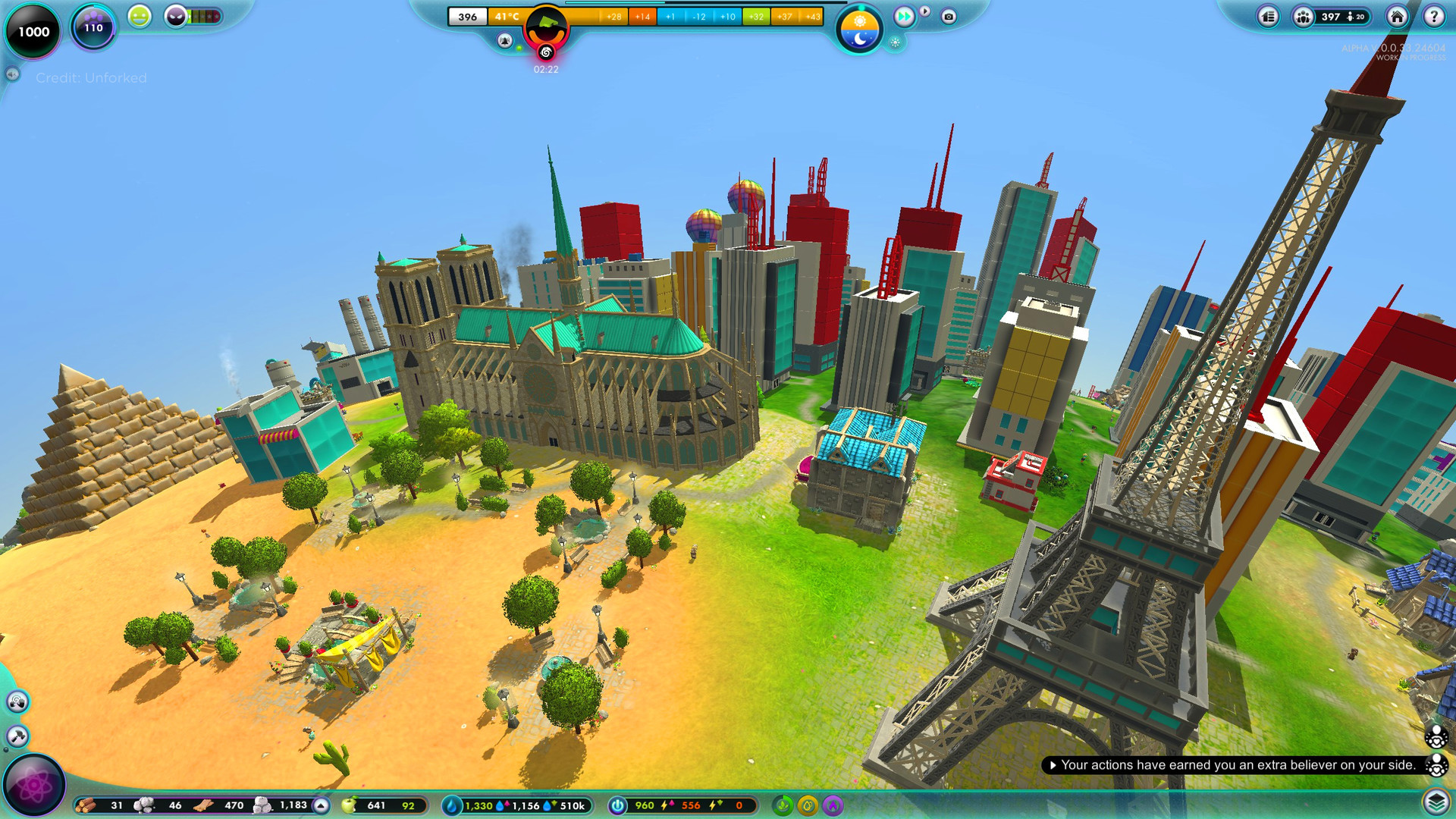Select the green leaf filter icon

coord(783,805)
